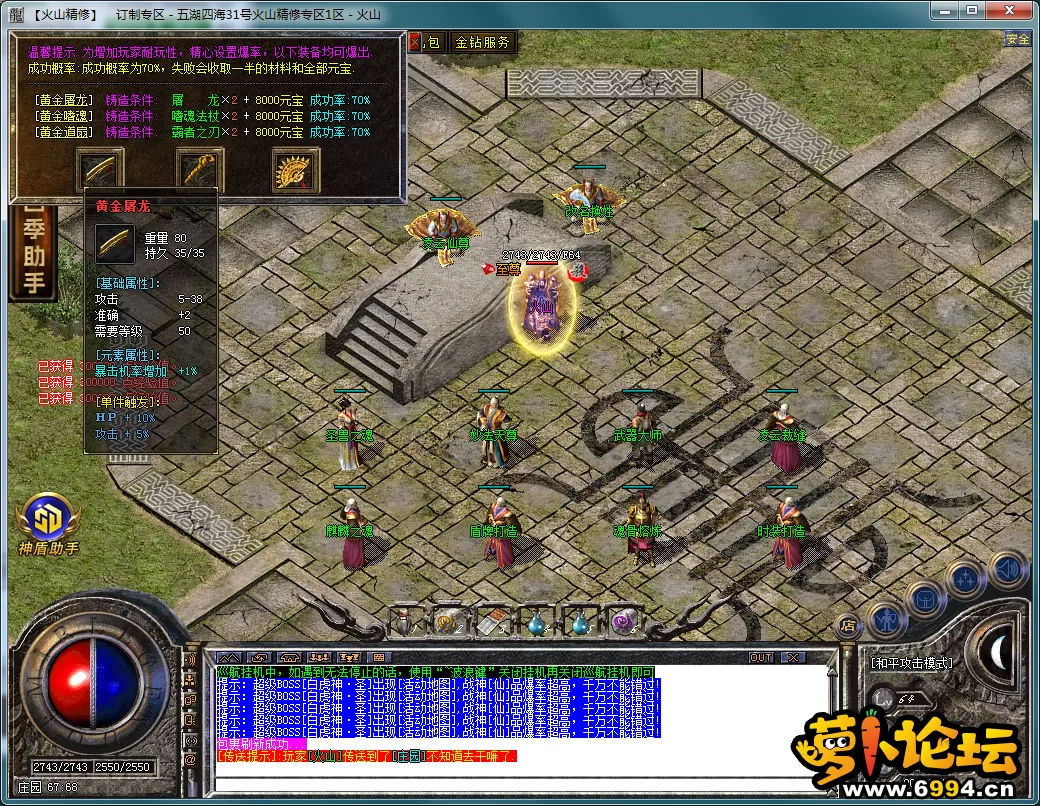Pick the 黄金道扇 golden fan slot
Screen dimensions: 1040x806
tap(296, 169)
